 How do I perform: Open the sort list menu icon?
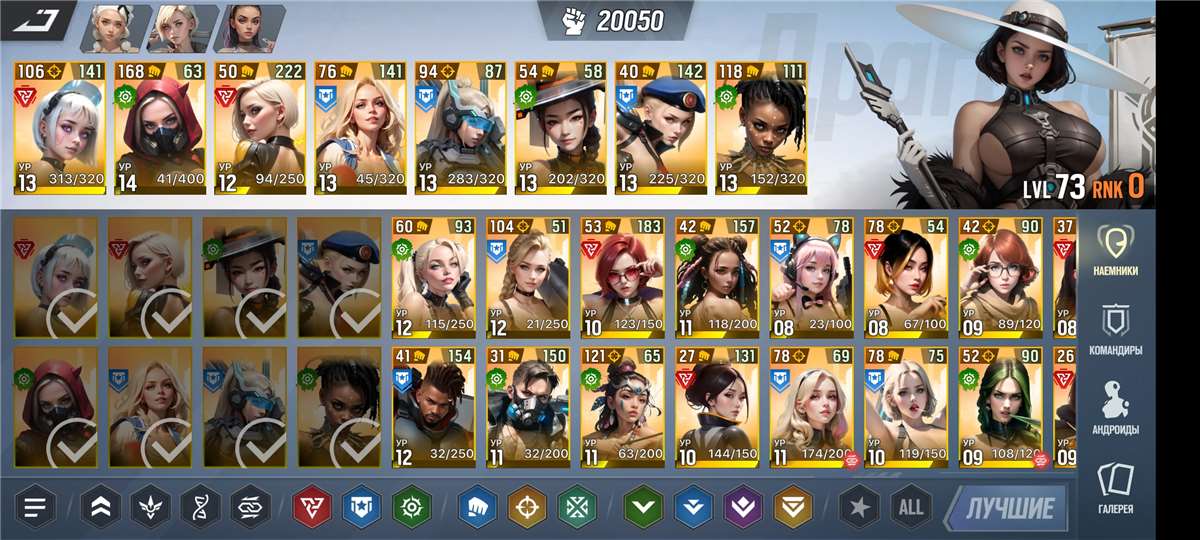pos(36,507)
